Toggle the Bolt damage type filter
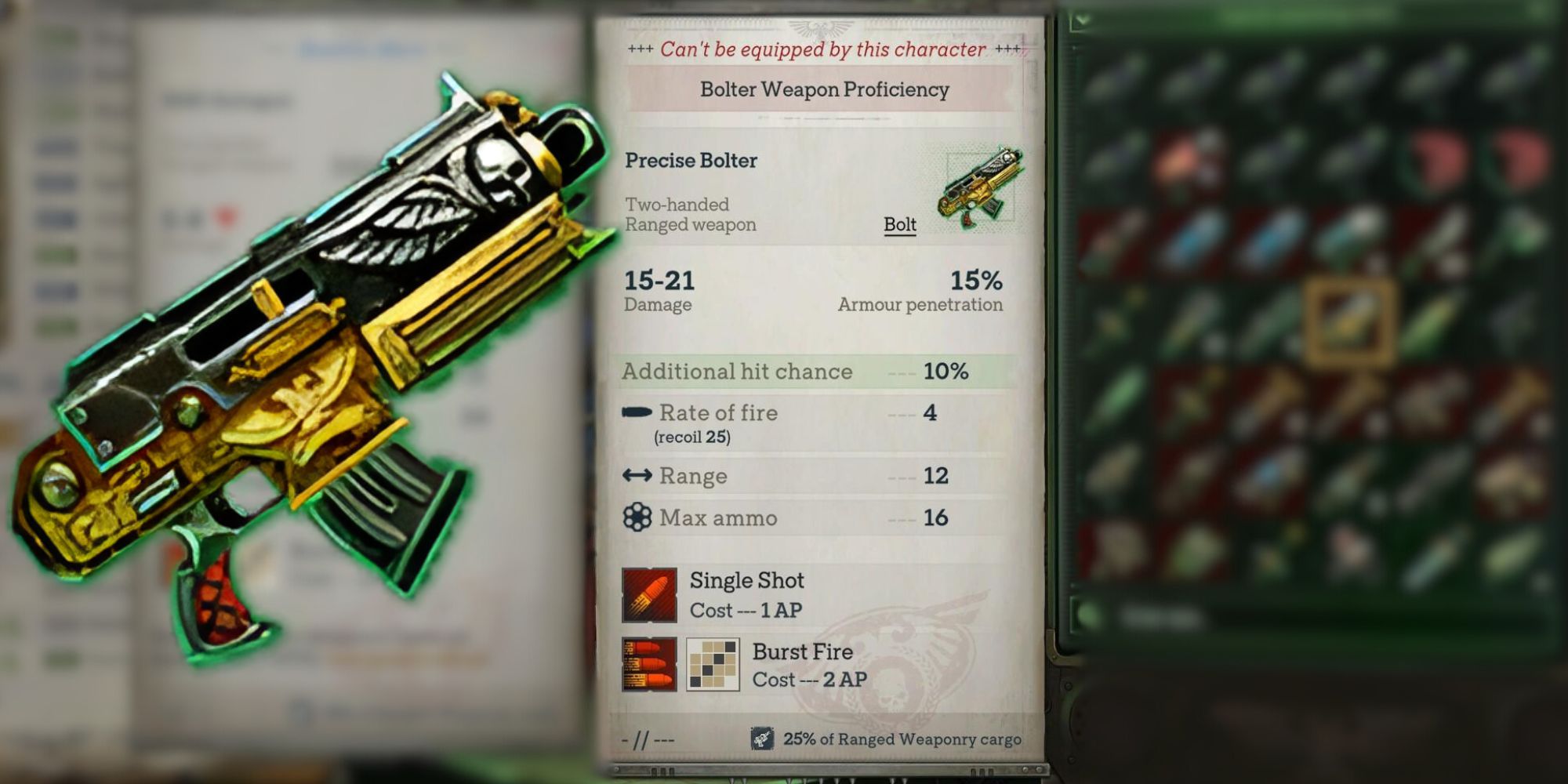 click(x=898, y=225)
